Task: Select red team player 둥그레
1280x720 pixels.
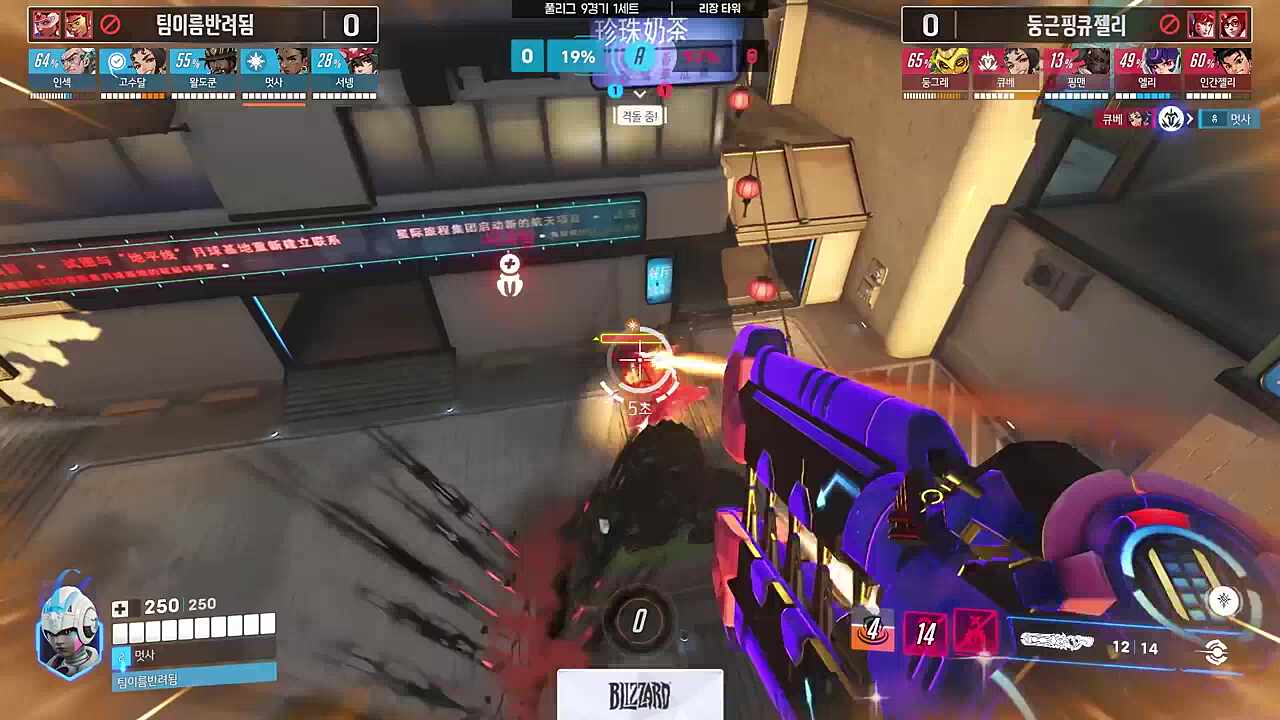Action: coord(937,70)
